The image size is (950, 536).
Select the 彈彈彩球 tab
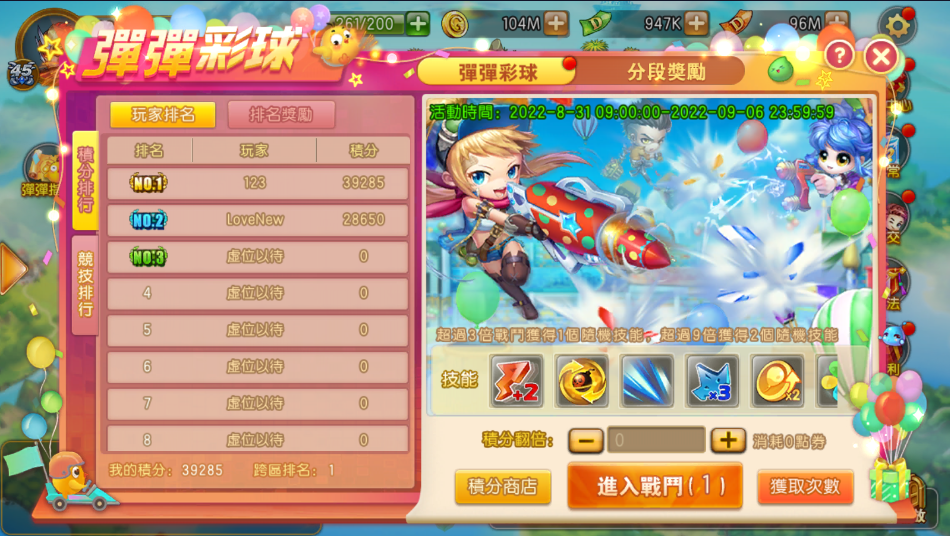pyautogui.click(x=497, y=72)
